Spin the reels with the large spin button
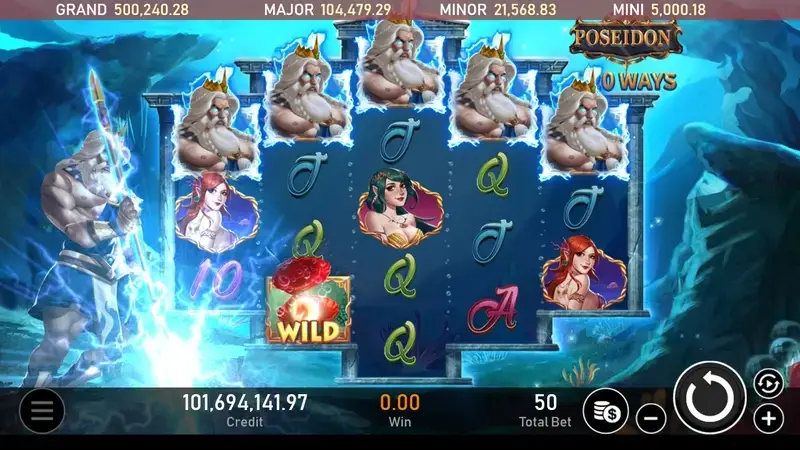This screenshot has width=800, height=450. (710, 397)
